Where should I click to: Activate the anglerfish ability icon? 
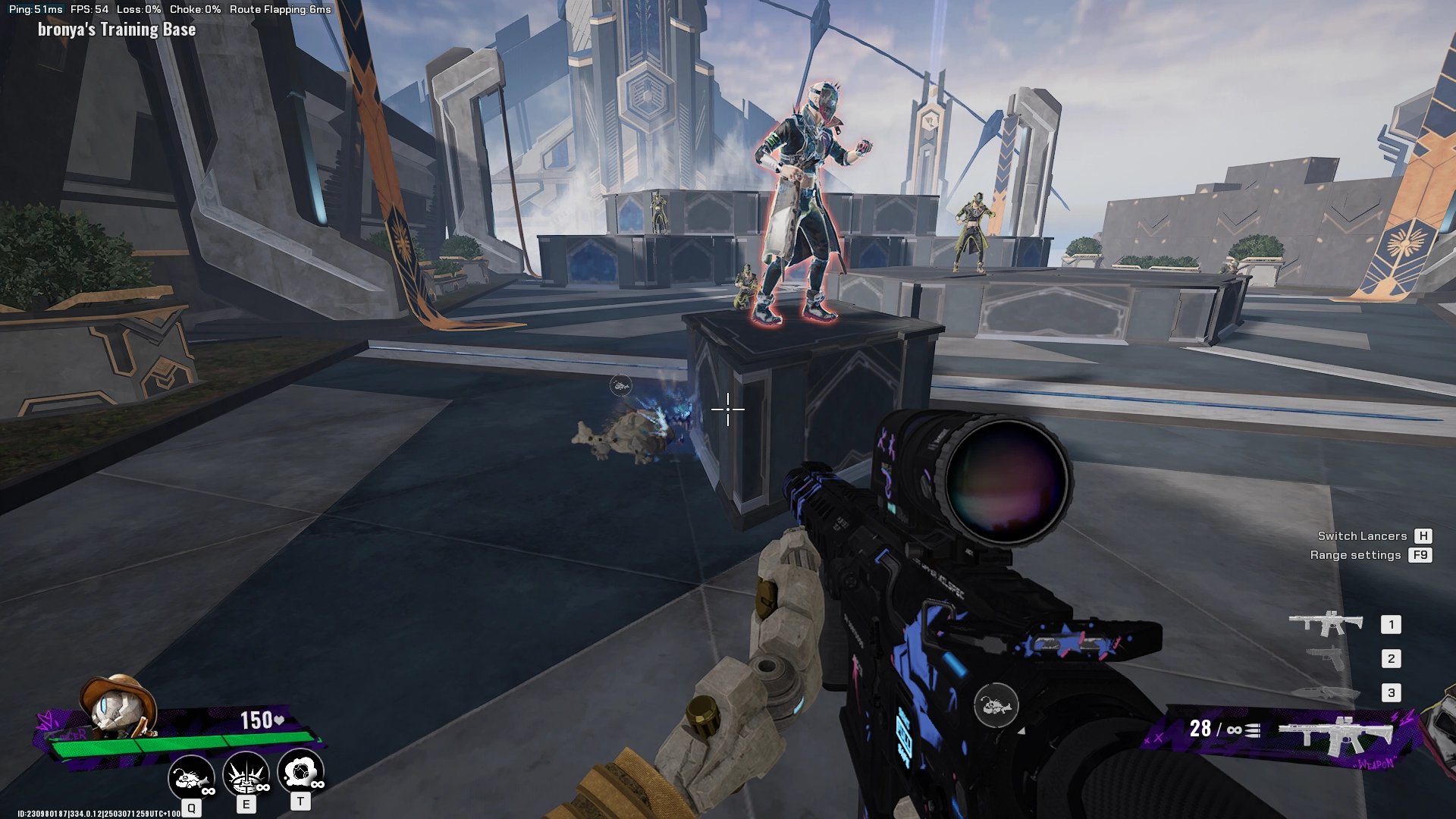190,776
